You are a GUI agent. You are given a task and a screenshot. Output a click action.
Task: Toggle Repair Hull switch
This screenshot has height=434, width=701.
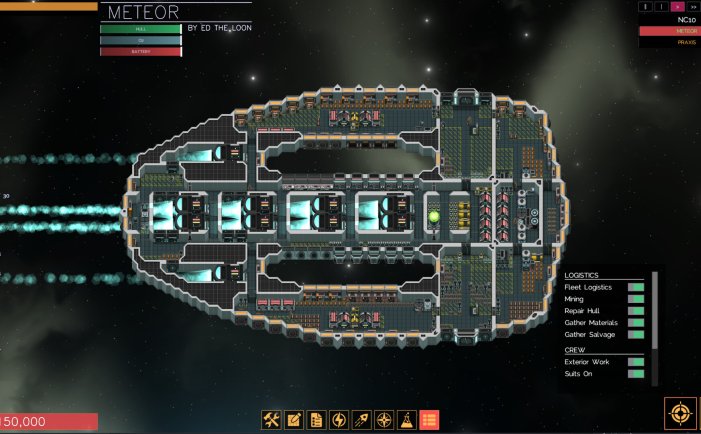tap(635, 311)
